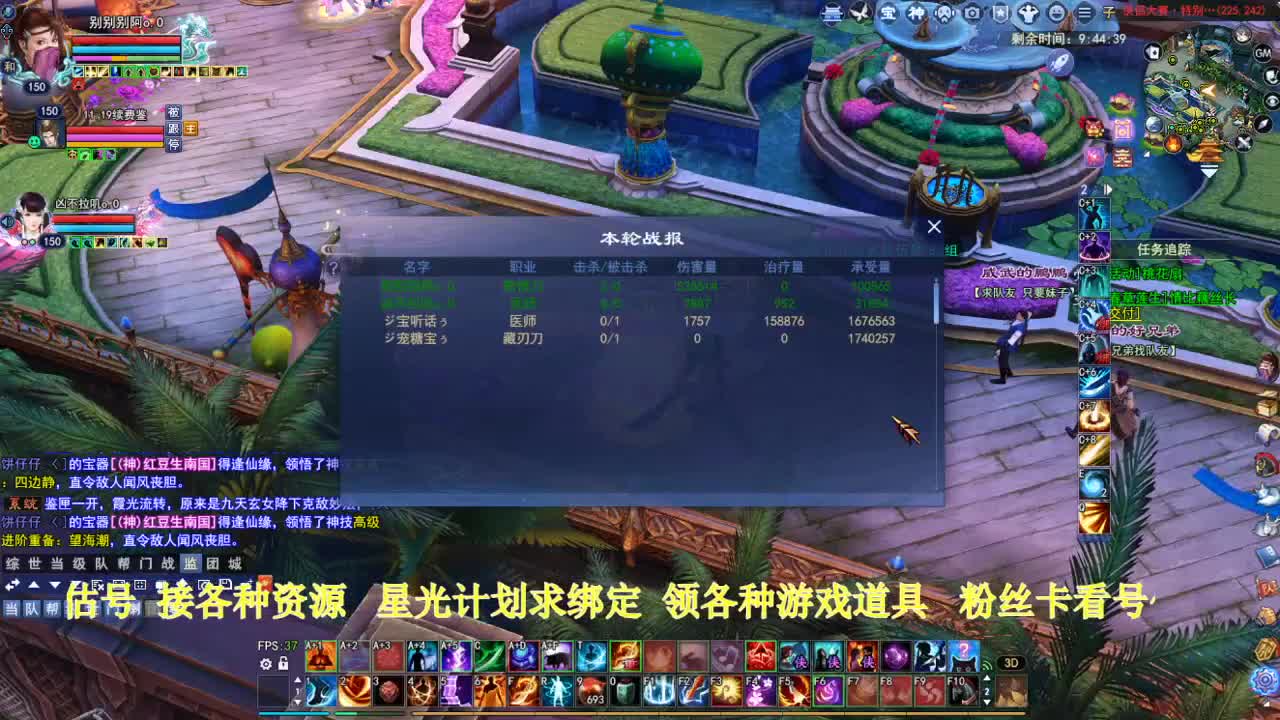Select the camera screenshot icon on top bar

pyautogui.click(x=972, y=11)
